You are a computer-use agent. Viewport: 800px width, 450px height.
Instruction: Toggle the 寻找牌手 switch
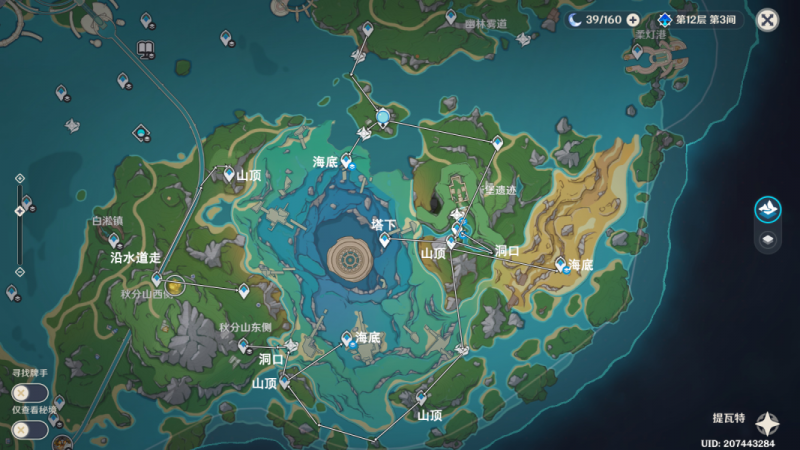coord(23,392)
